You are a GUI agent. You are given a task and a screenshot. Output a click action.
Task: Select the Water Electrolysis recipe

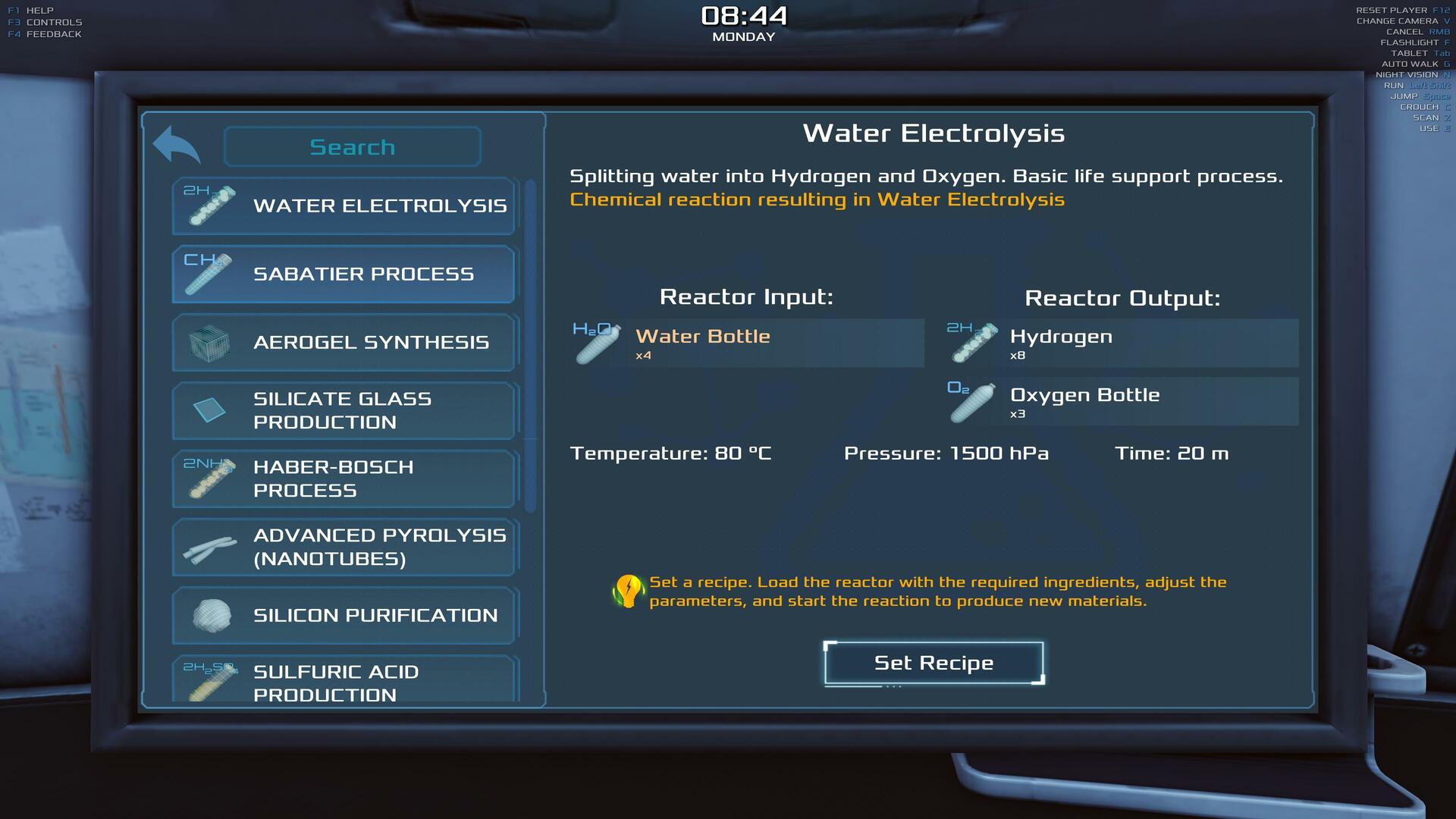point(344,206)
